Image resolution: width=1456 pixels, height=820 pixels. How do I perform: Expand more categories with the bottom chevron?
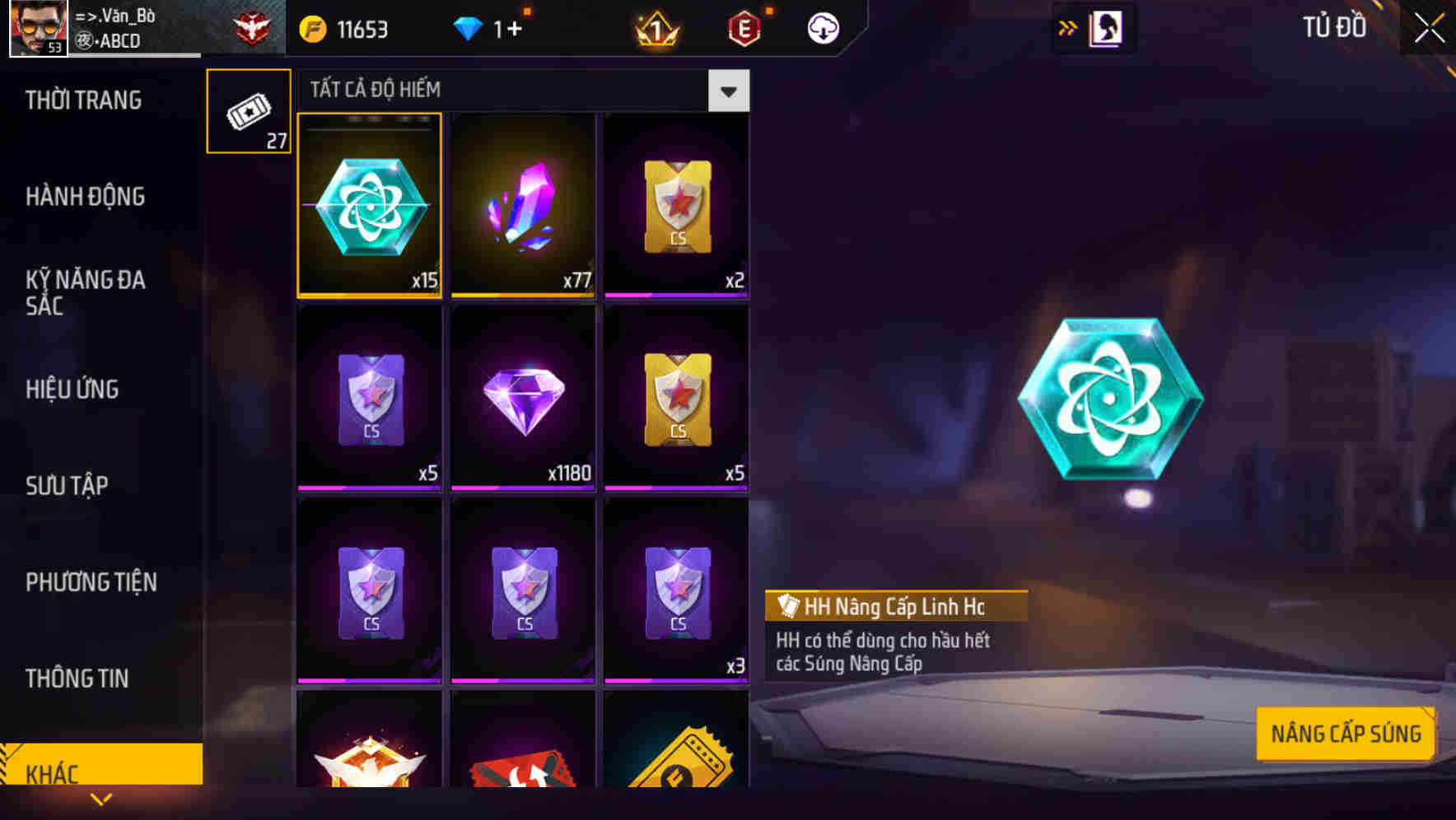click(100, 800)
